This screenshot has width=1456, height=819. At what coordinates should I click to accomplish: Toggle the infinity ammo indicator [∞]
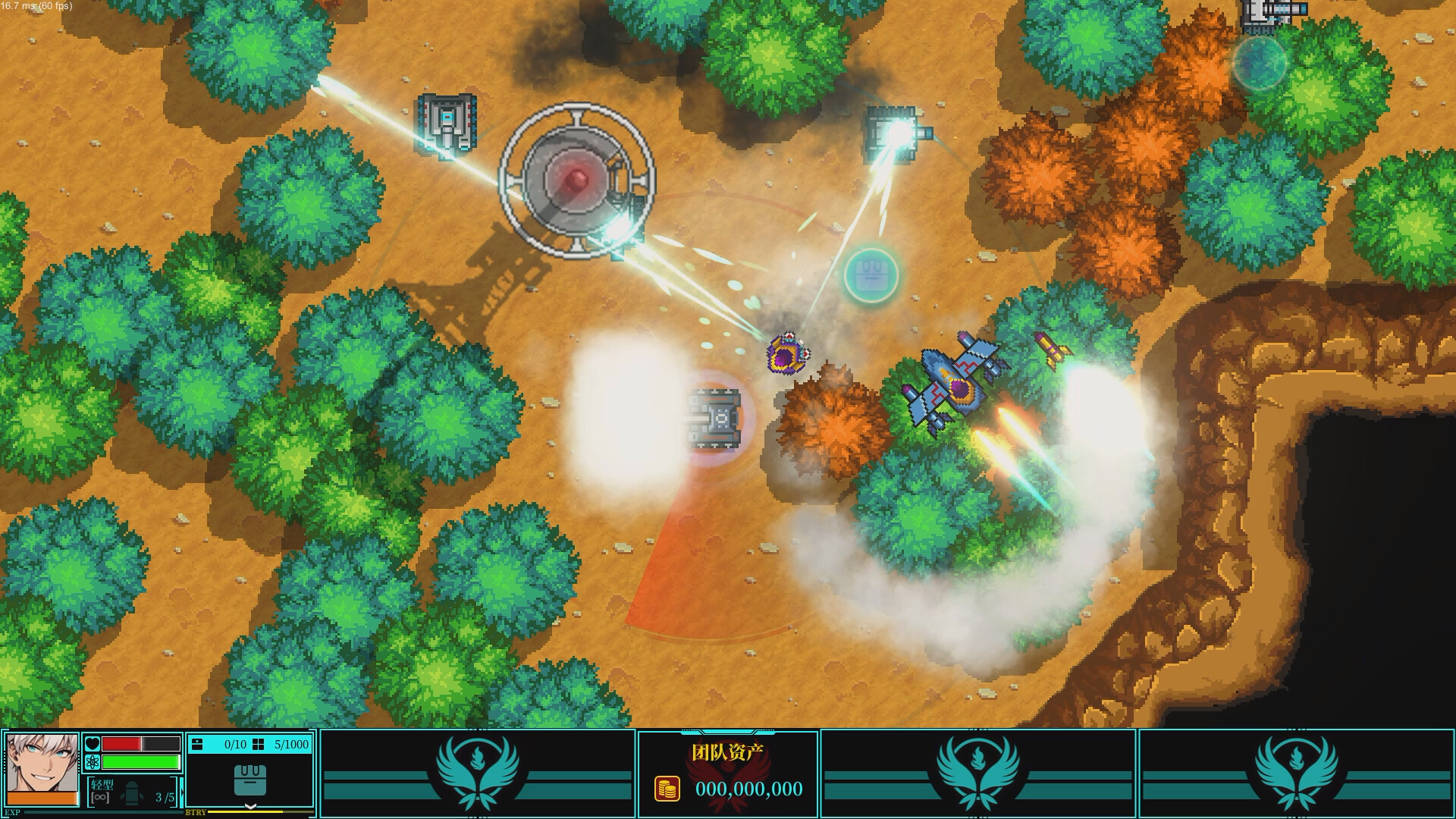[100, 799]
